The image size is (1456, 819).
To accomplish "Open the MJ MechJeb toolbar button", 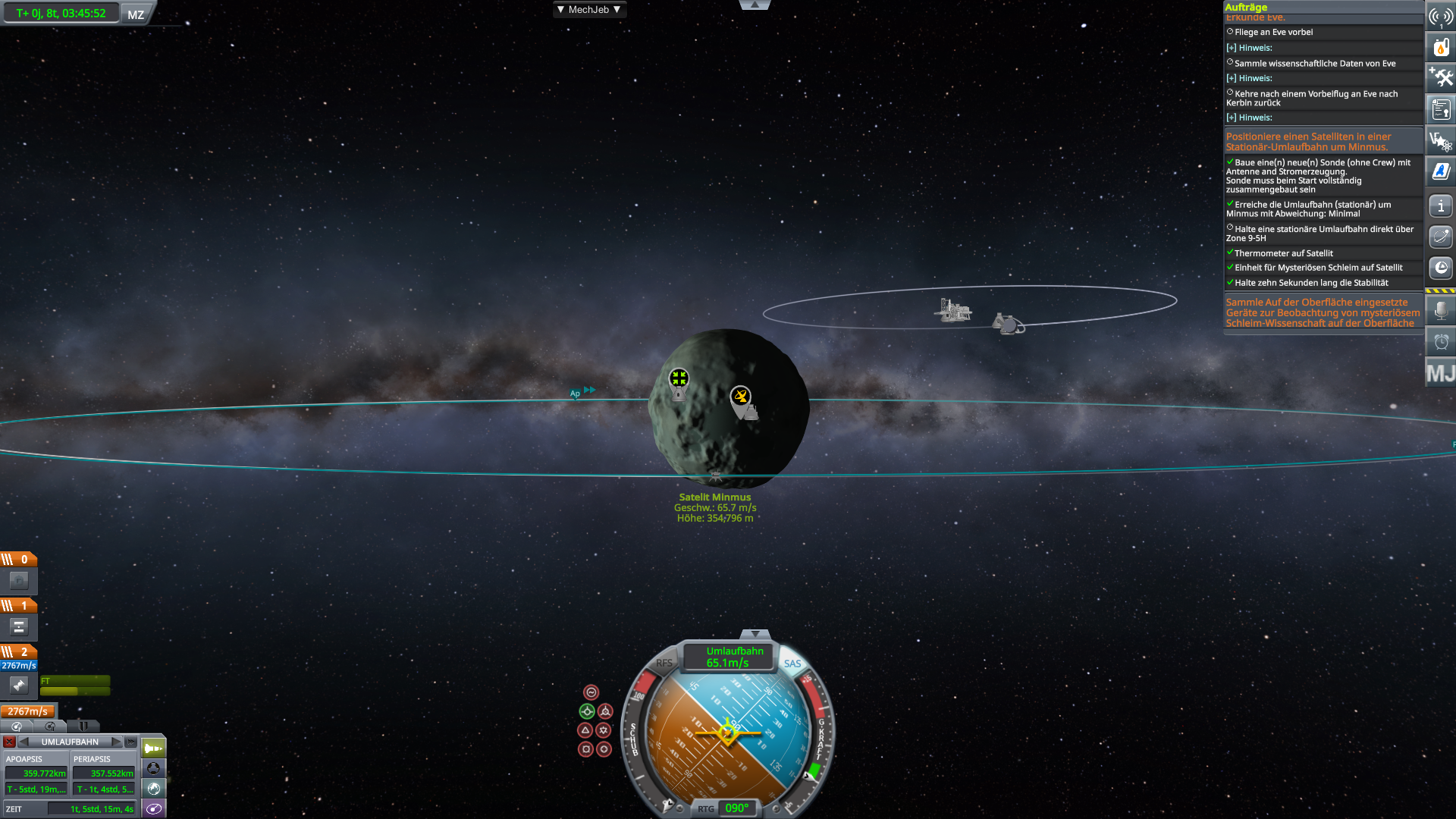I will [x=1441, y=373].
